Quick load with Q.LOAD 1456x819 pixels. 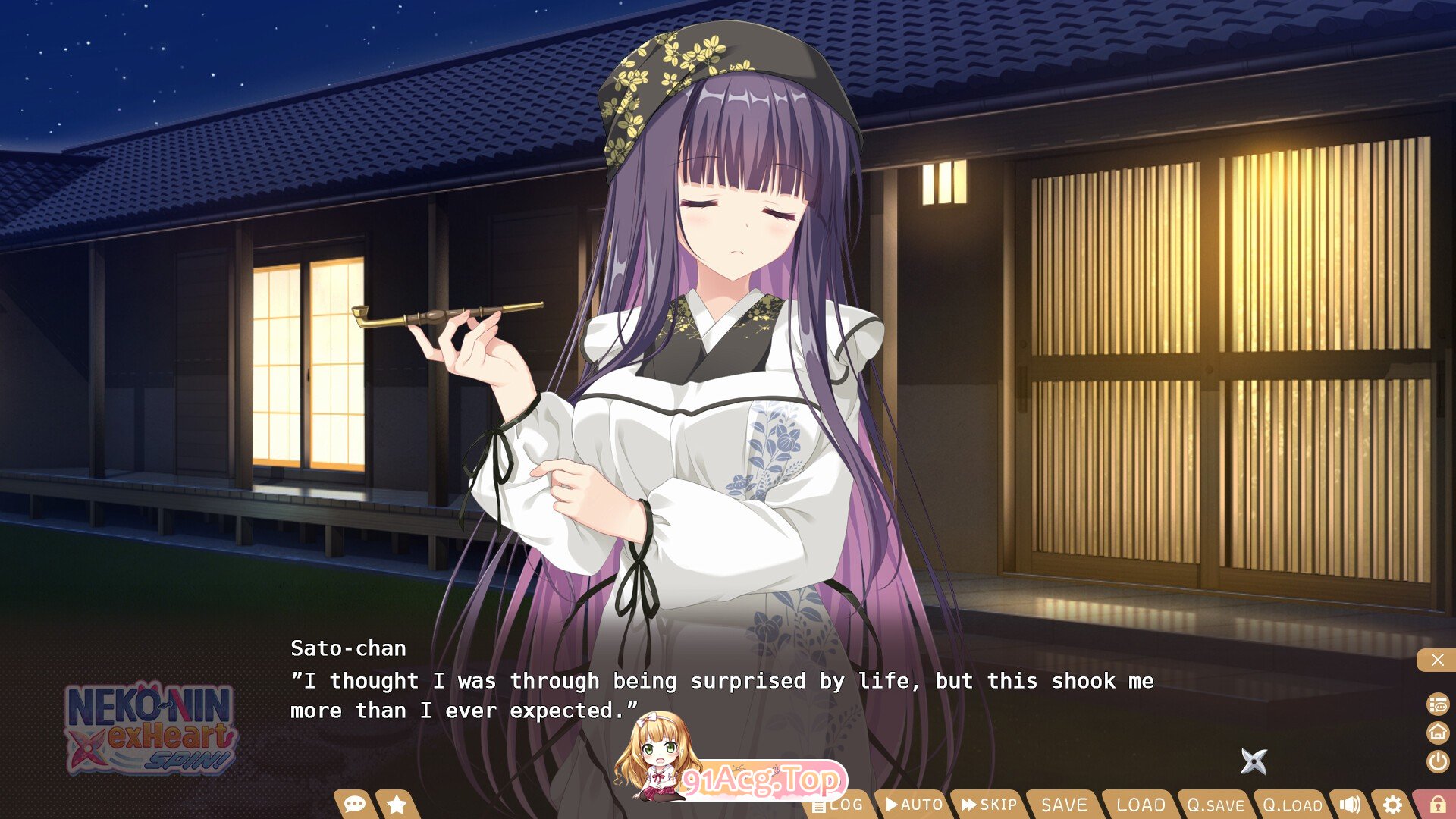[1292, 805]
